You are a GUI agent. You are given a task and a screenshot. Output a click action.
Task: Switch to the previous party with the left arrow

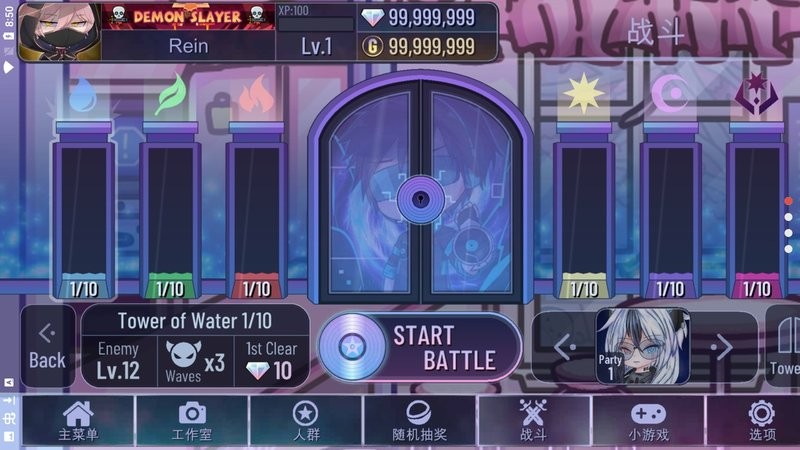pyautogui.click(x=565, y=348)
